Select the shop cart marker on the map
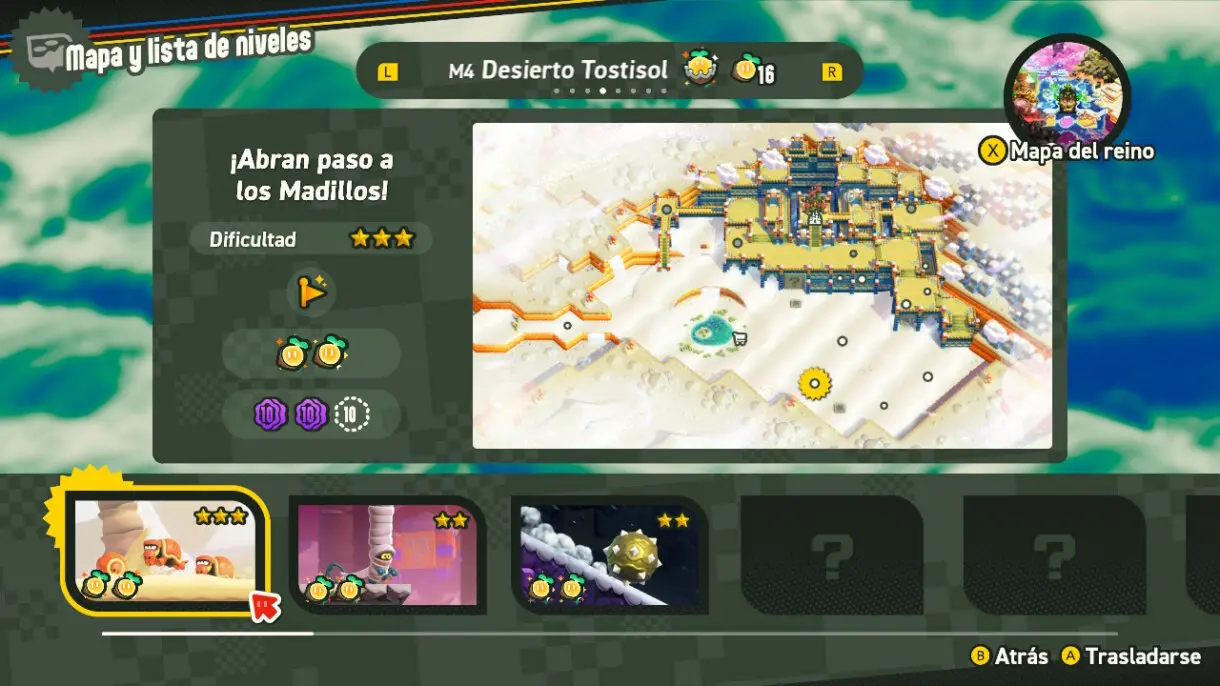Screen dimensions: 1220x686 pos(740,337)
